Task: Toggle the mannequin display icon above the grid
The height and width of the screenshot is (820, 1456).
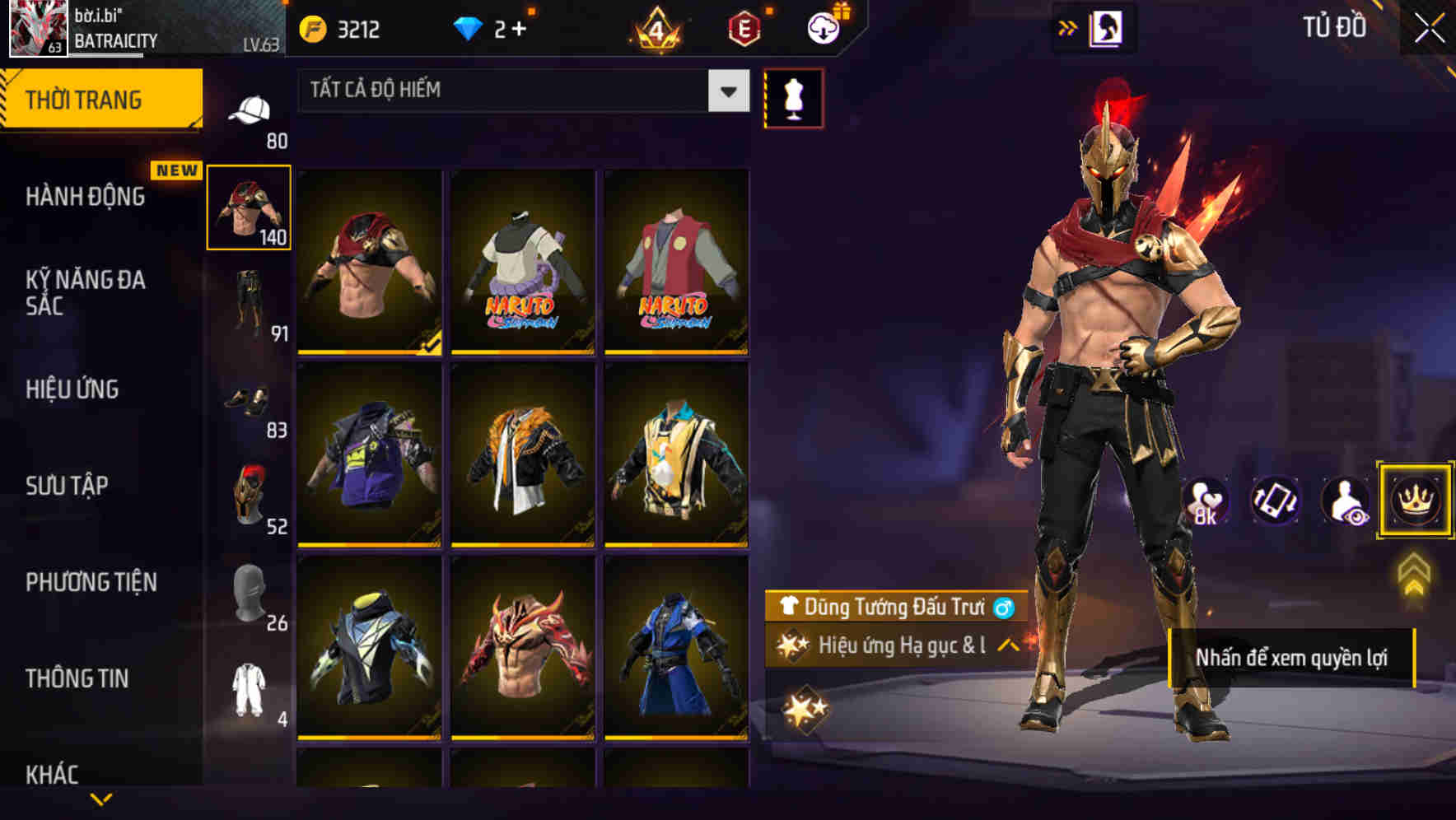Action: (794, 98)
